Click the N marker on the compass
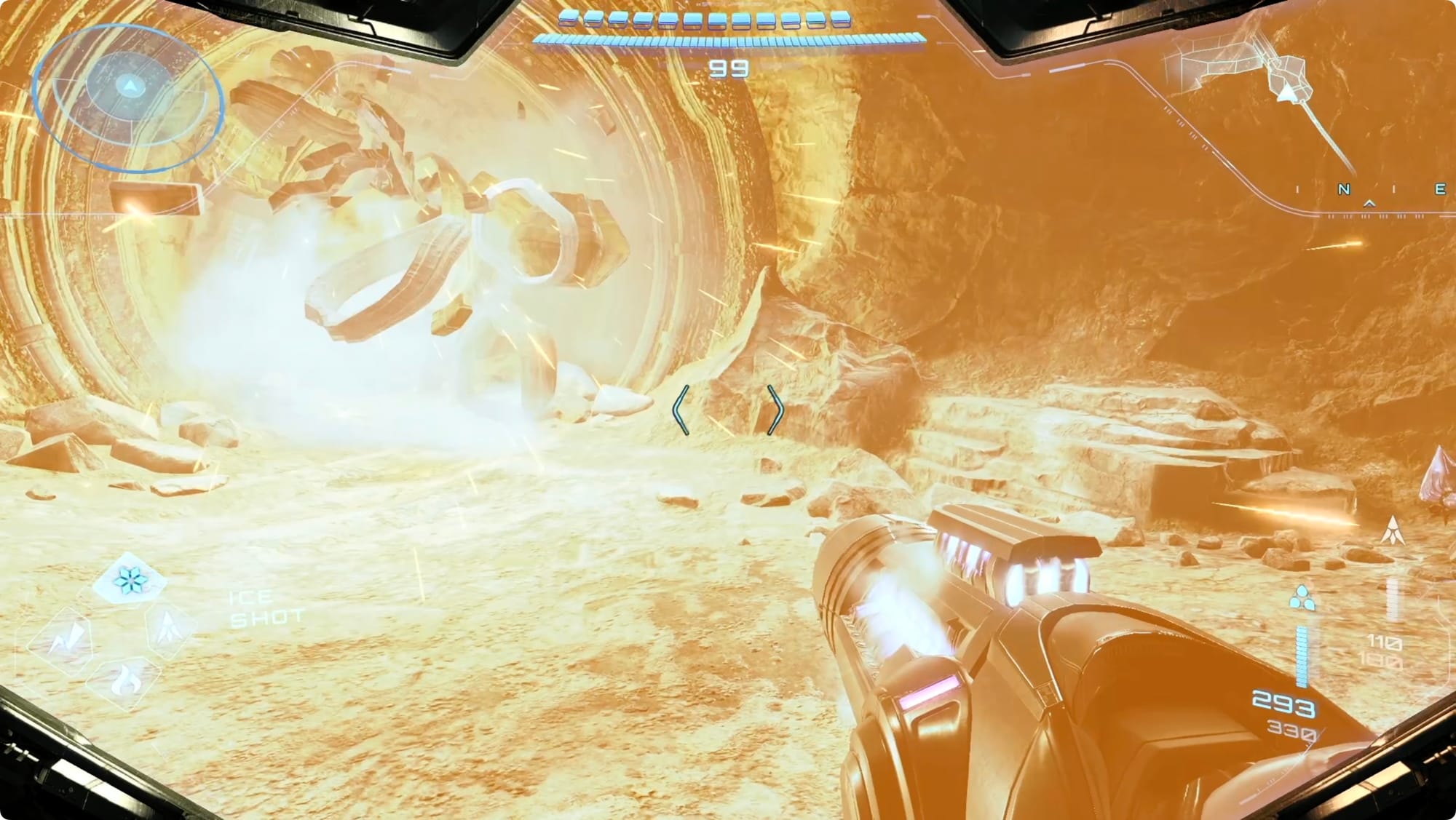 1344,189
